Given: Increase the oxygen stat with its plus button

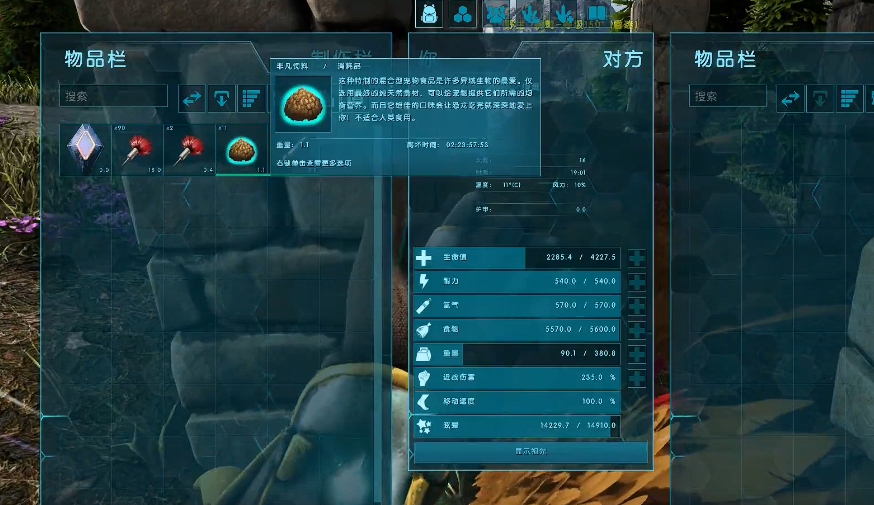Looking at the screenshot, I should point(636,306).
